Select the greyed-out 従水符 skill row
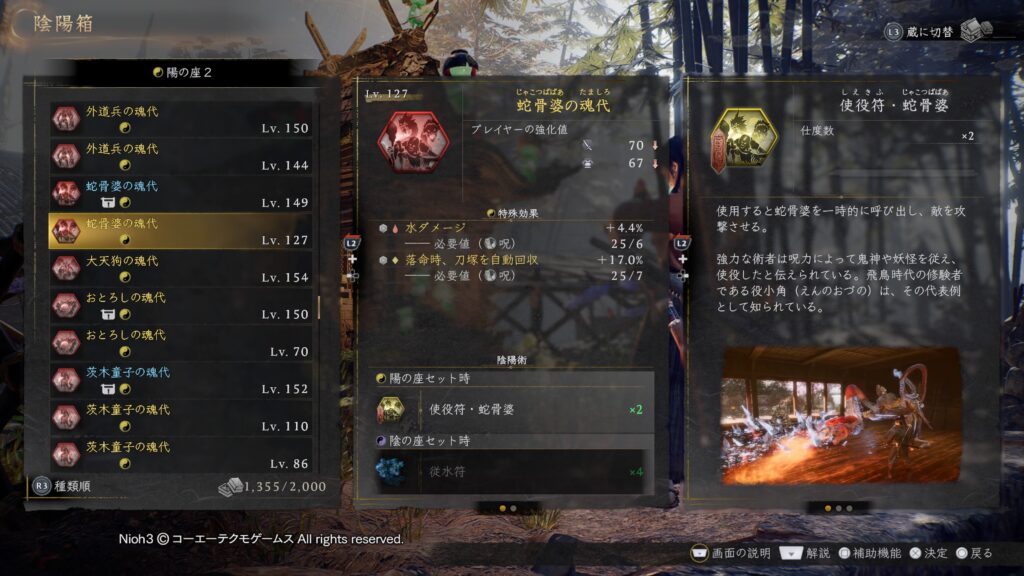This screenshot has height=576, width=1024. click(513, 471)
